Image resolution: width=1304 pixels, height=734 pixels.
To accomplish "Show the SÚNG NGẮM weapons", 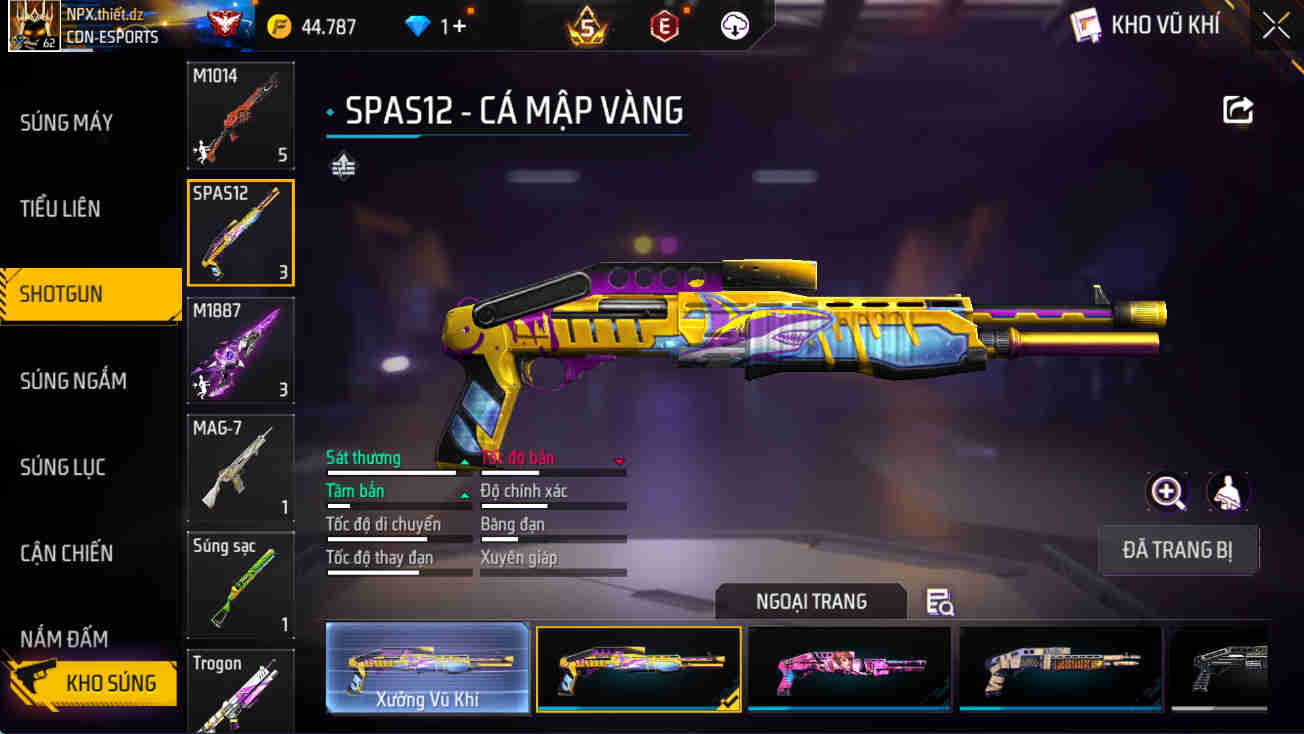I will tap(73, 381).
